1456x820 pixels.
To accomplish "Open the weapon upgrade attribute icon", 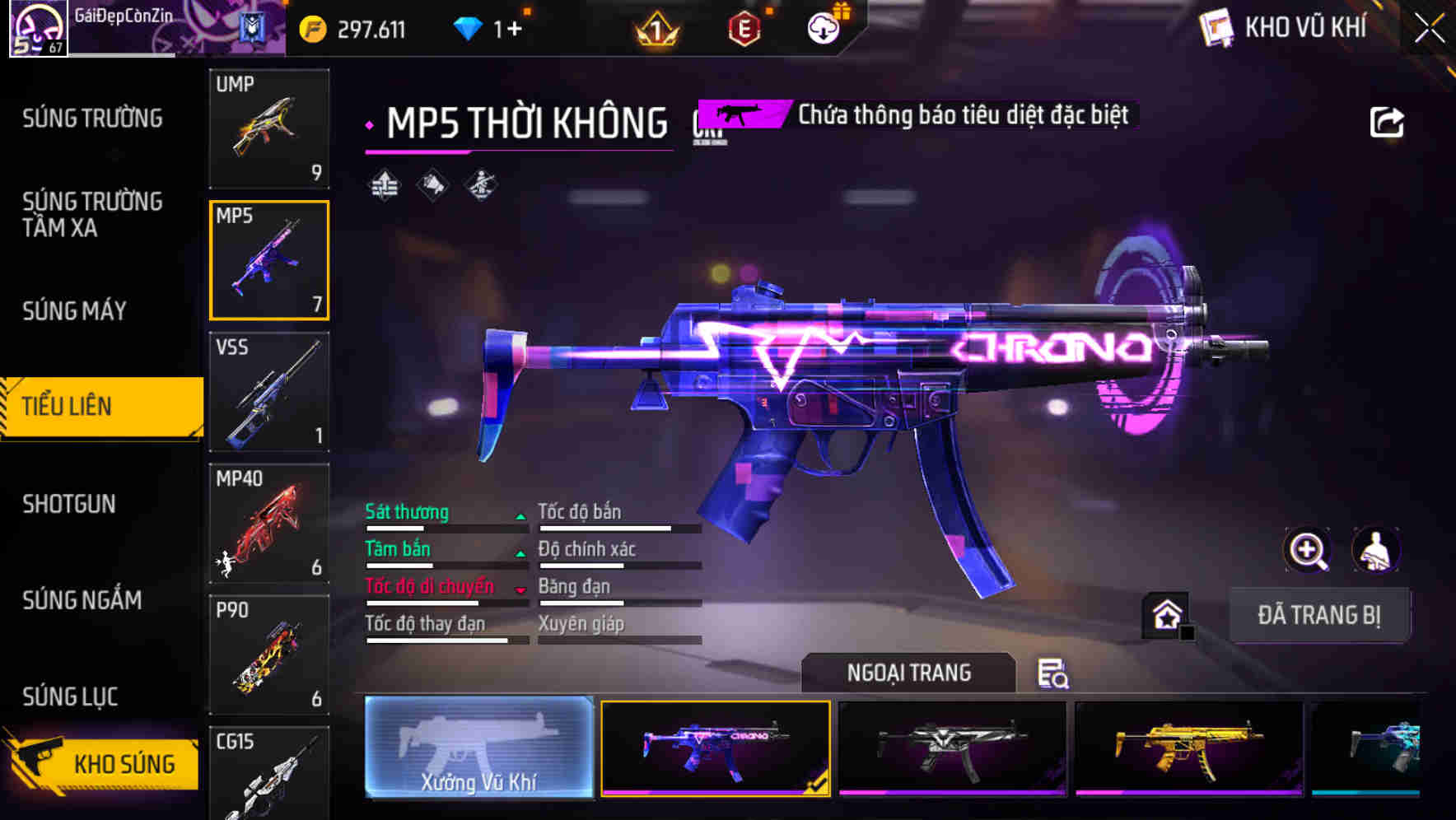I will (x=382, y=185).
